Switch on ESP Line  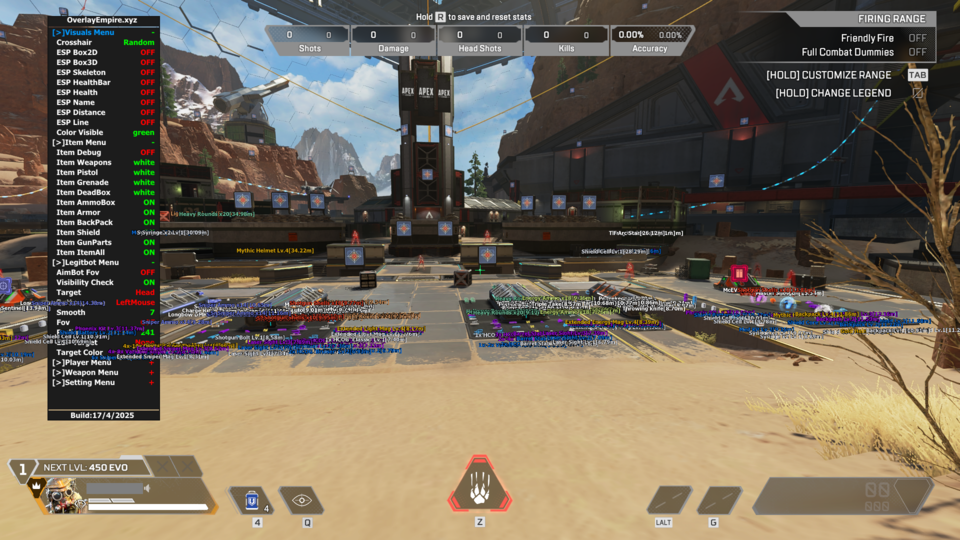tap(147, 123)
